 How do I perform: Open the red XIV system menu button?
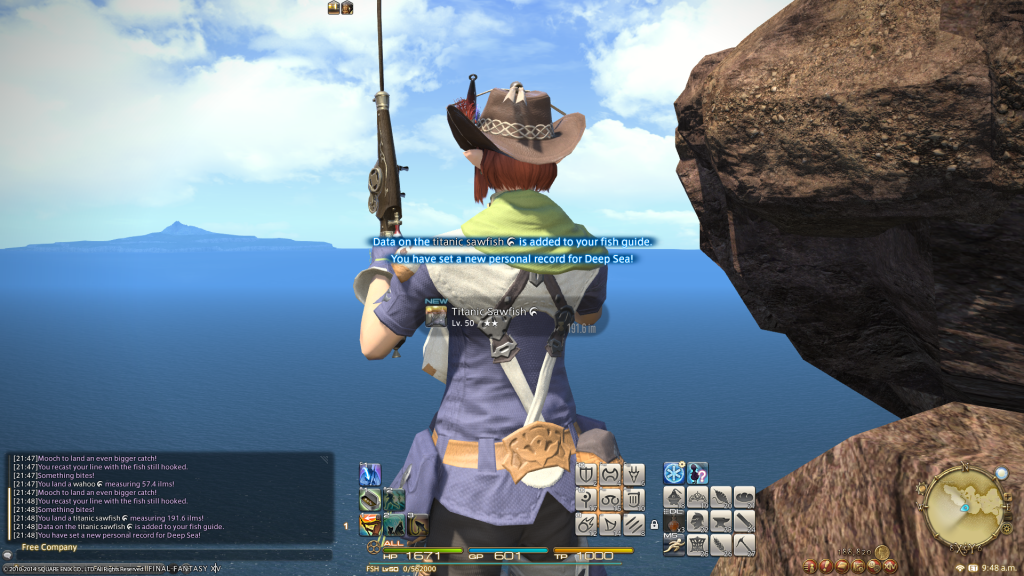click(x=890, y=566)
